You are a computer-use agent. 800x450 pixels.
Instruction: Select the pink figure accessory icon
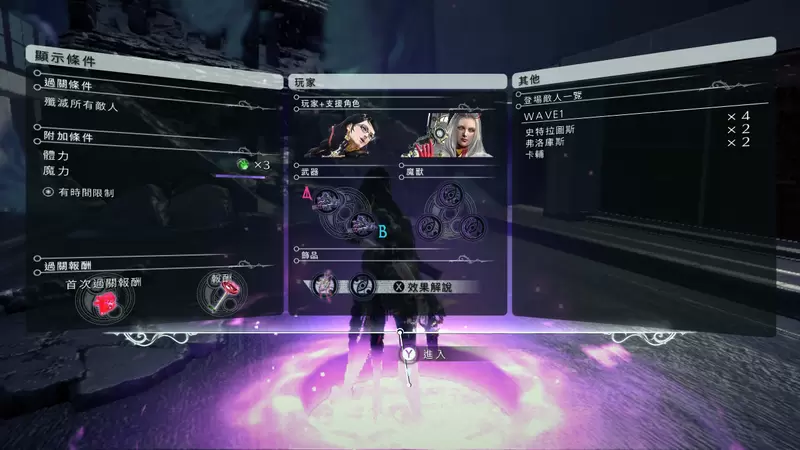[x=324, y=285]
